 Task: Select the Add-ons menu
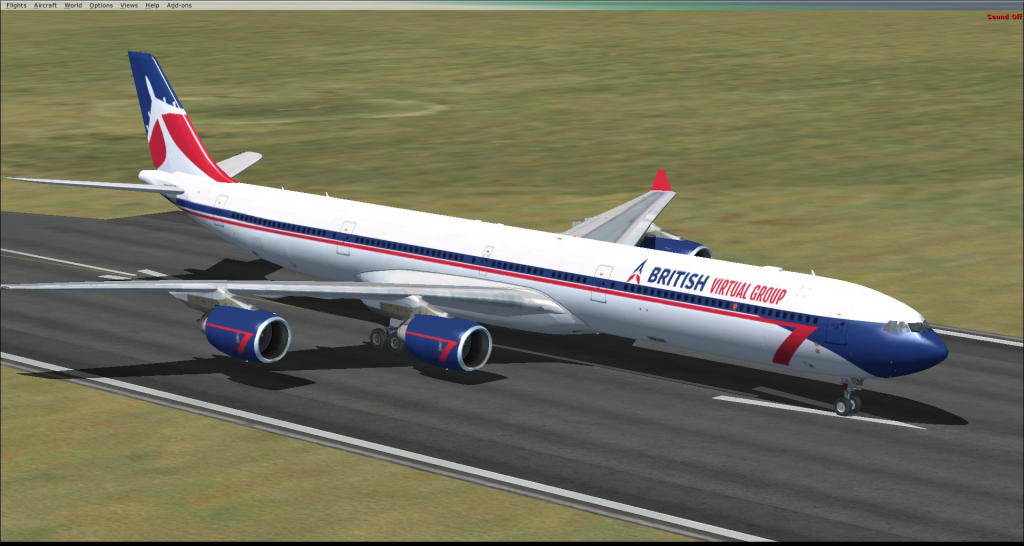179,5
